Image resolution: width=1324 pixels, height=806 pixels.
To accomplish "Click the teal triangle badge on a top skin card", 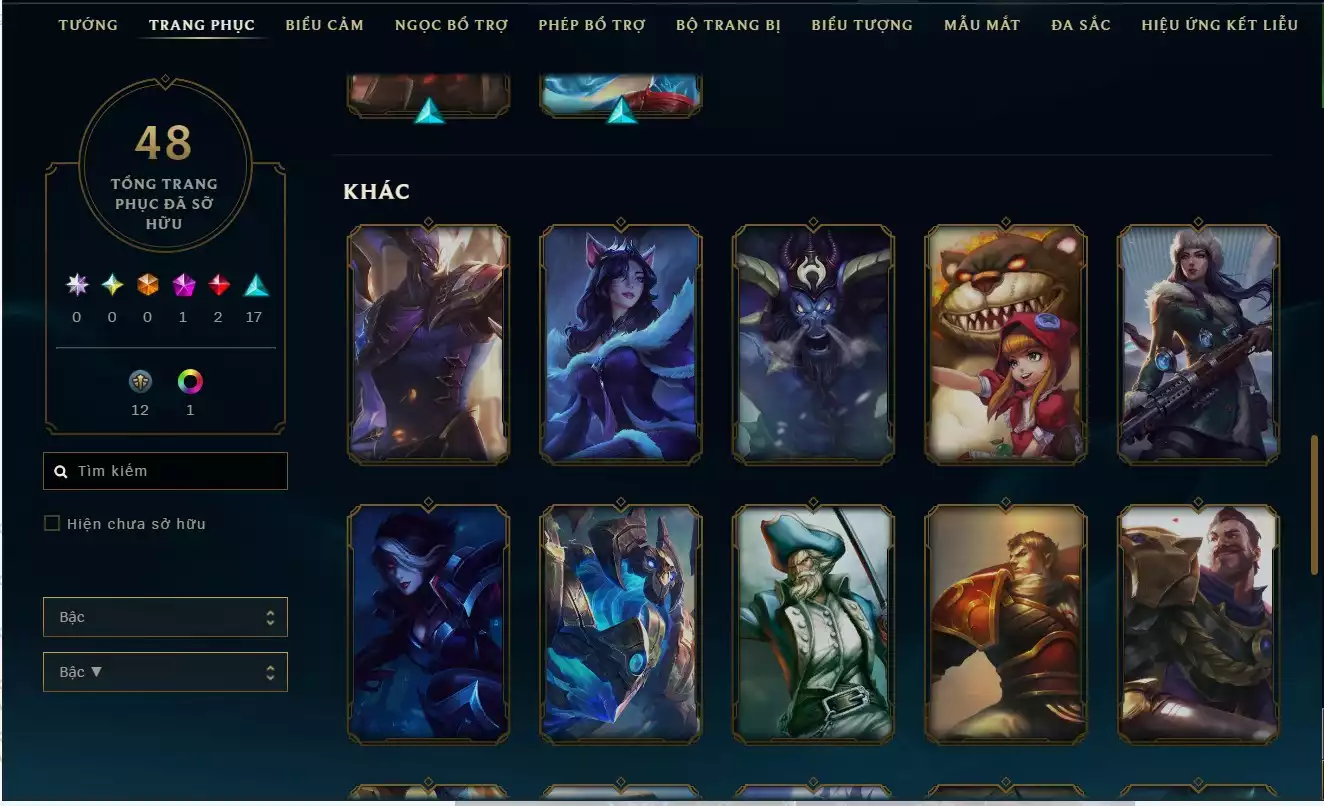I will click(428, 115).
